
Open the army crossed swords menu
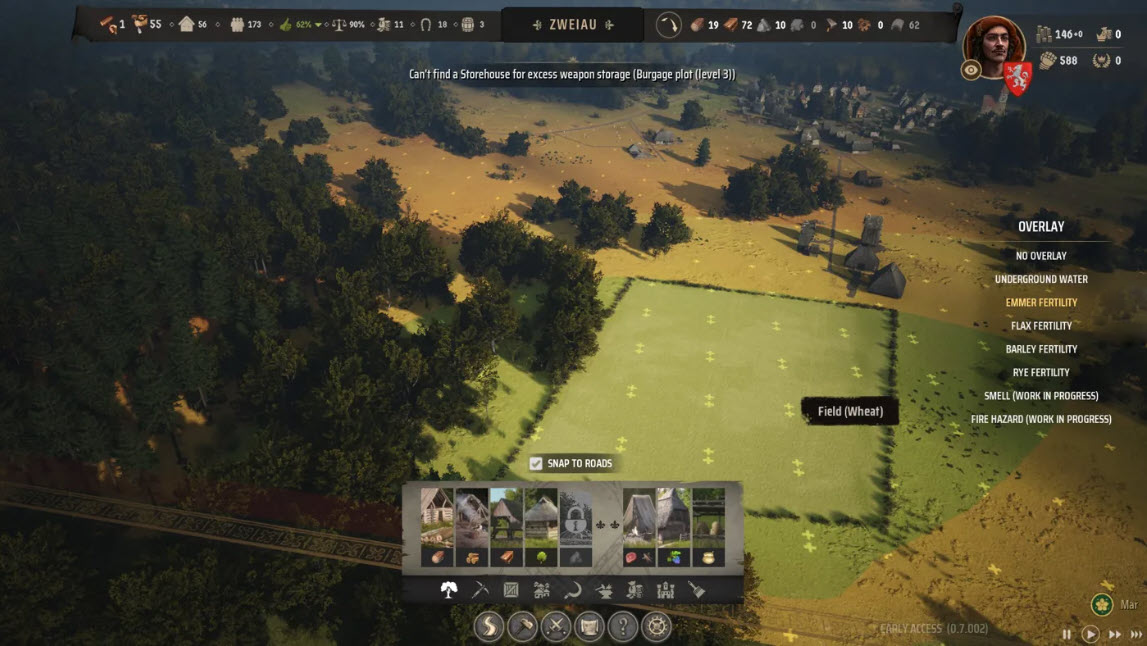555,627
